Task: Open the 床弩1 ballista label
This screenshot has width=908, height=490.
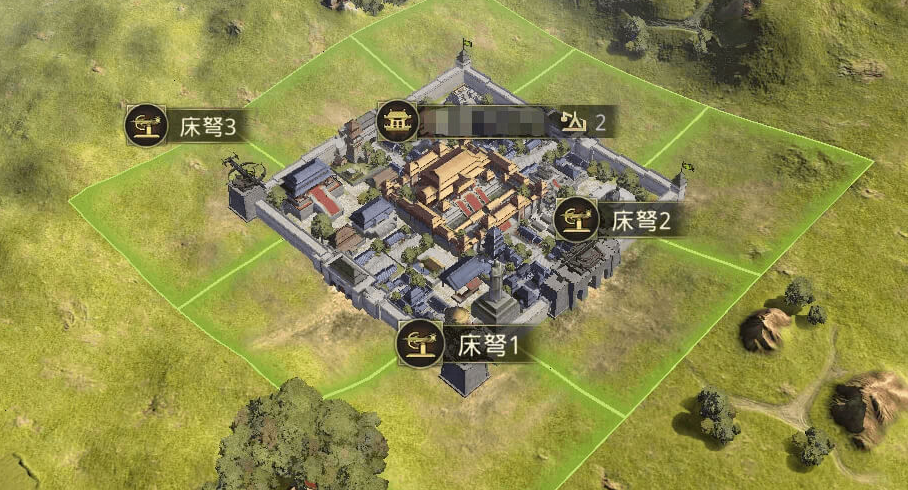Action: pos(463,346)
